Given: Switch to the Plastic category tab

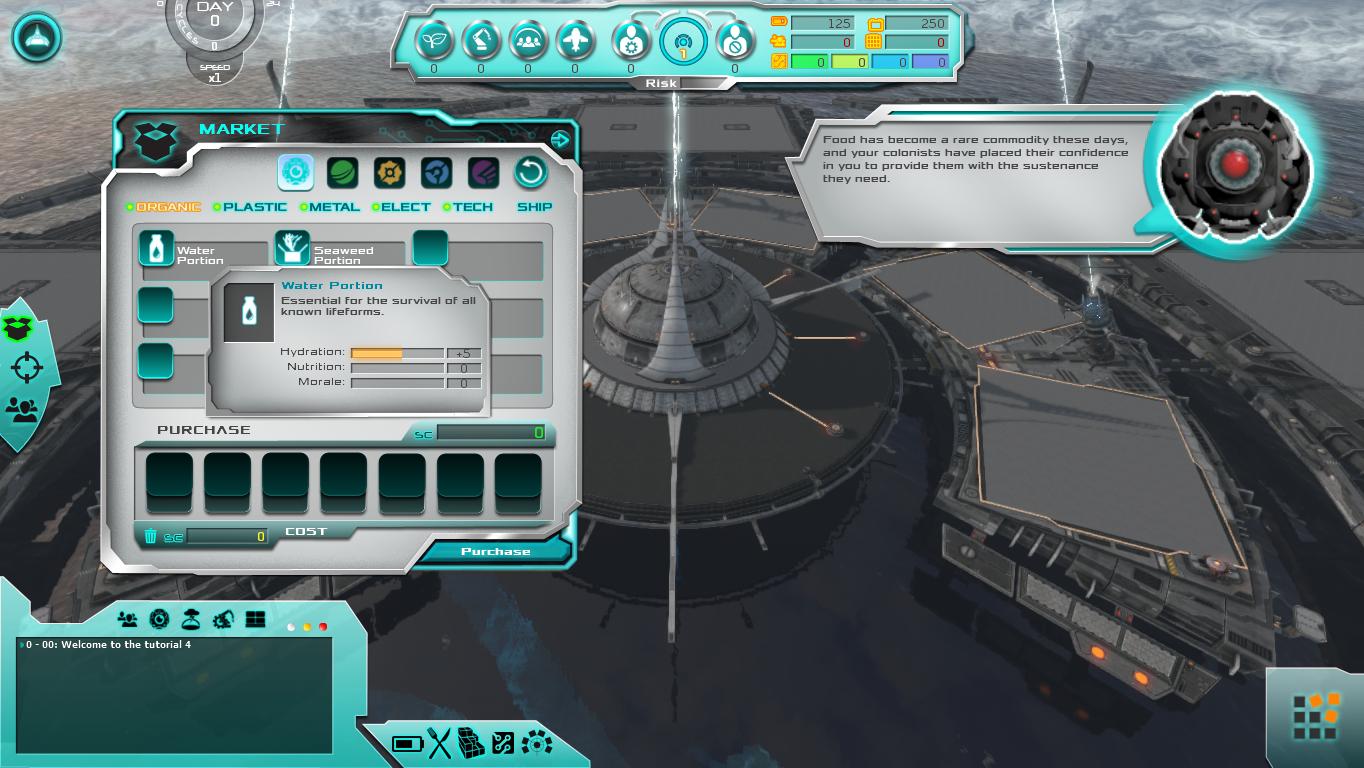Looking at the screenshot, I should point(254,207).
